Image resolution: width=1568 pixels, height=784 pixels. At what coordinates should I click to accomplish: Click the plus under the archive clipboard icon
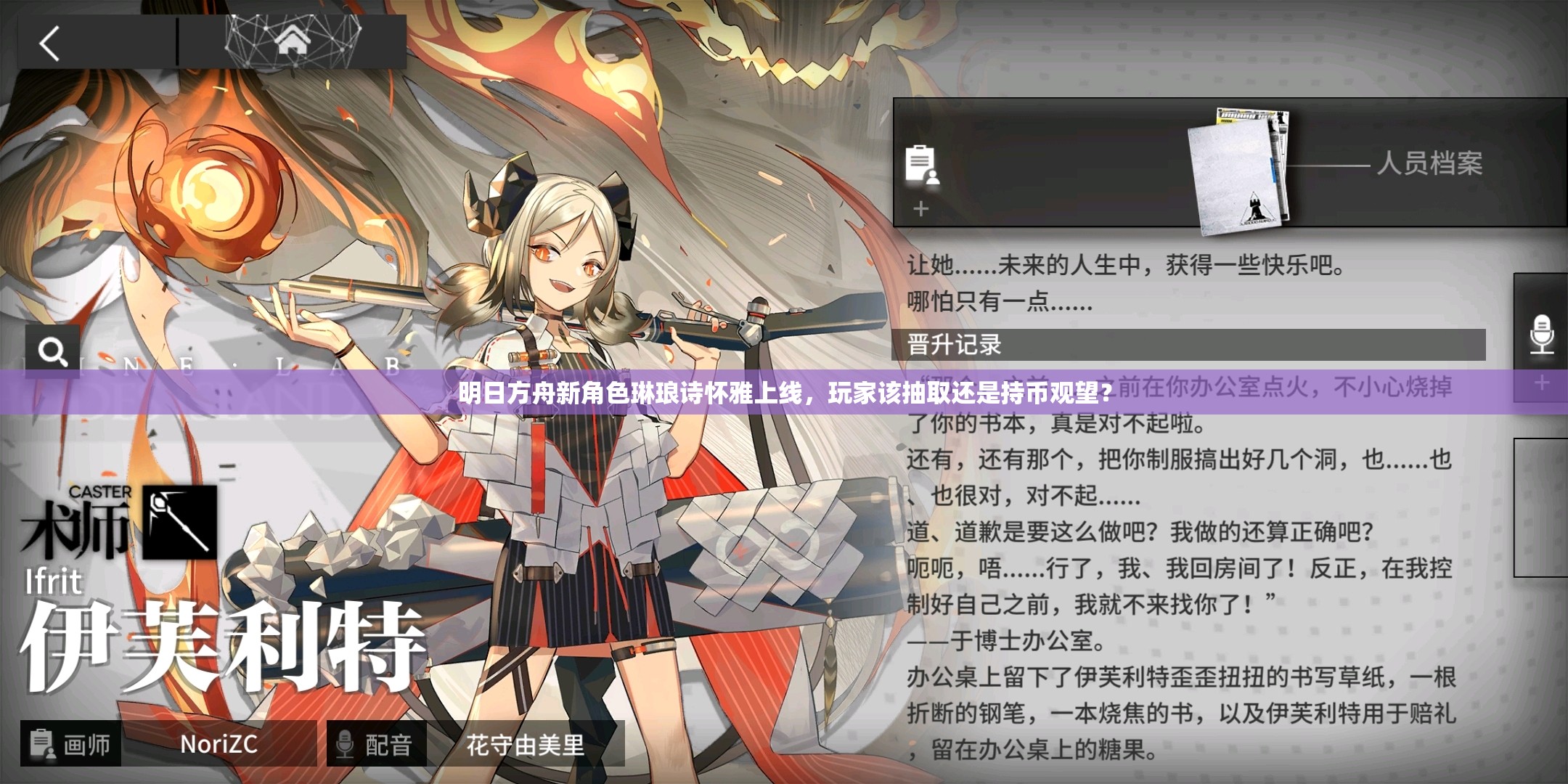920,211
